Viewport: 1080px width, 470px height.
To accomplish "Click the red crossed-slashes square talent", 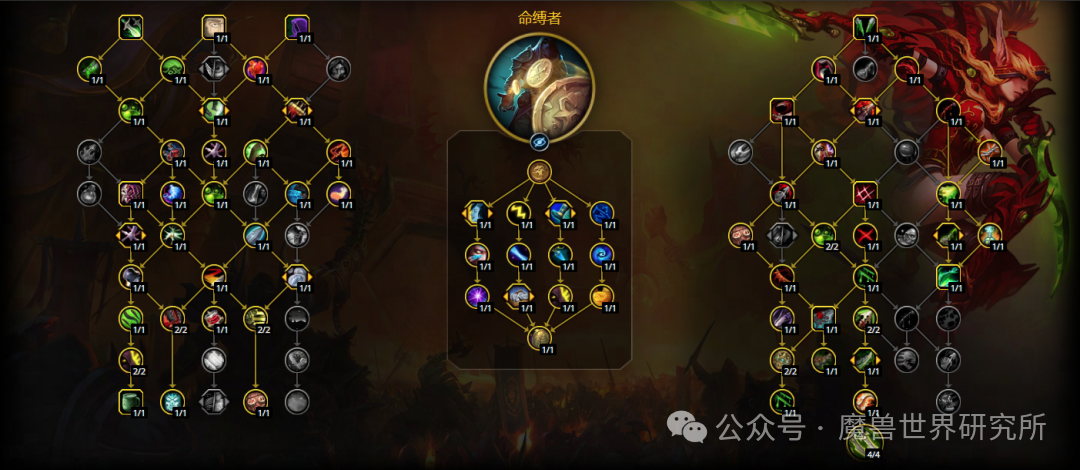I will tap(866, 193).
